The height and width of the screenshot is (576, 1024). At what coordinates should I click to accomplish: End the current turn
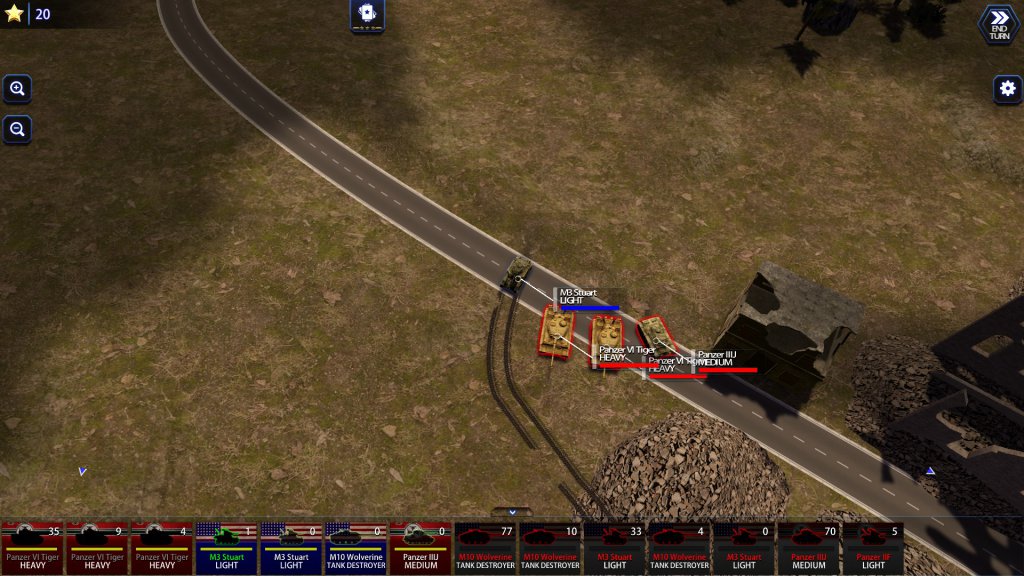(998, 24)
